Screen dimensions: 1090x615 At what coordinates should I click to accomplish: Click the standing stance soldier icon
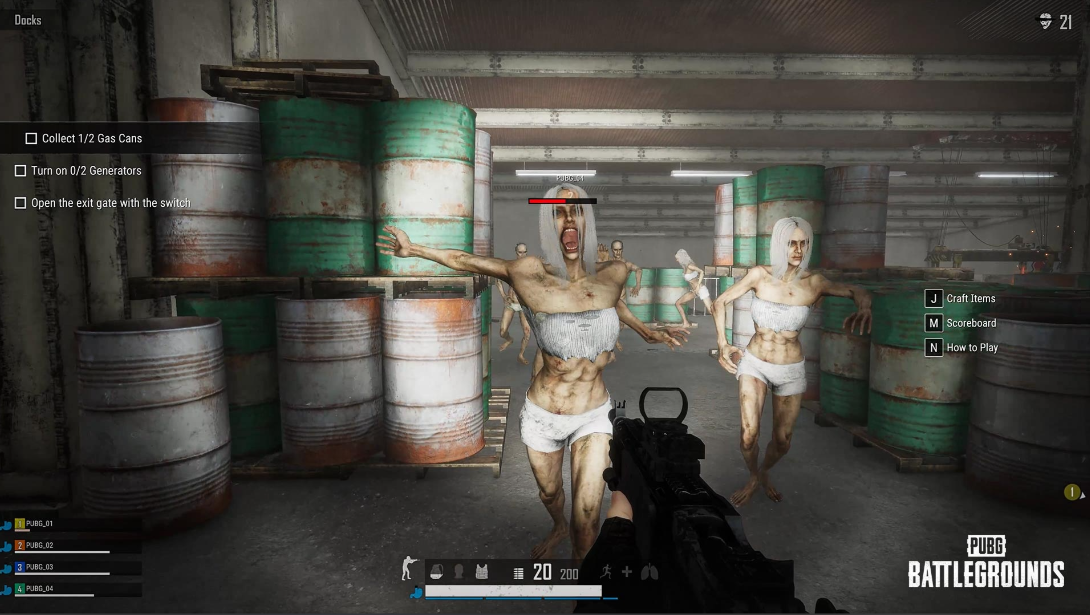407,569
